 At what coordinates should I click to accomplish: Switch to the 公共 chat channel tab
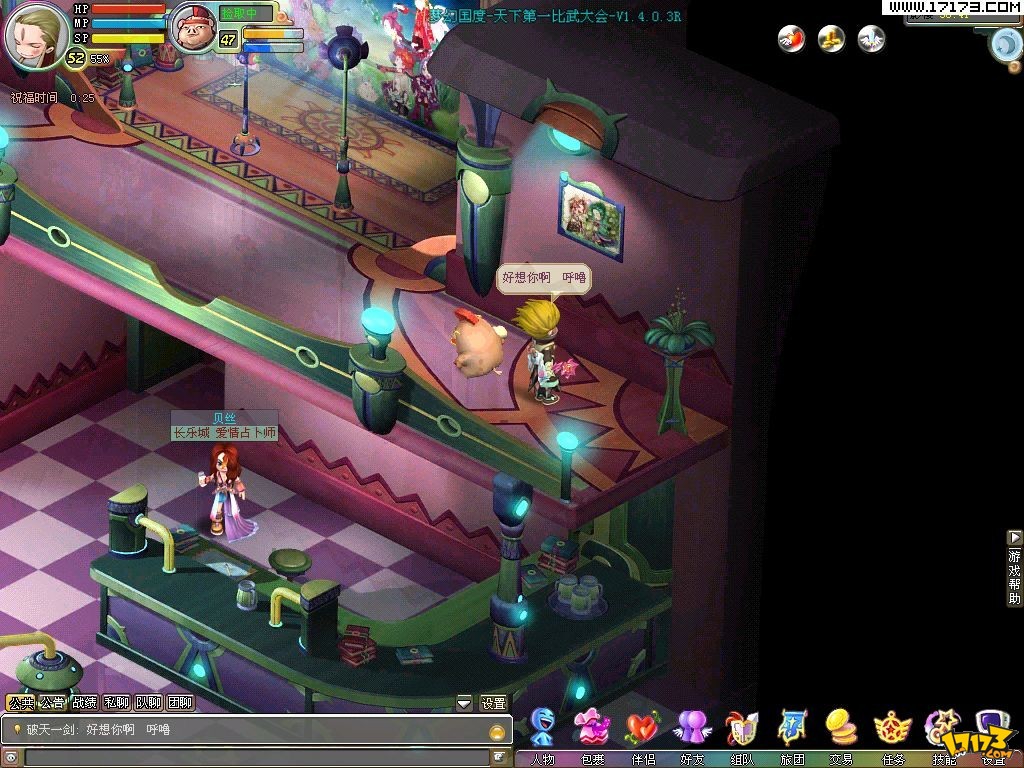click(x=20, y=703)
